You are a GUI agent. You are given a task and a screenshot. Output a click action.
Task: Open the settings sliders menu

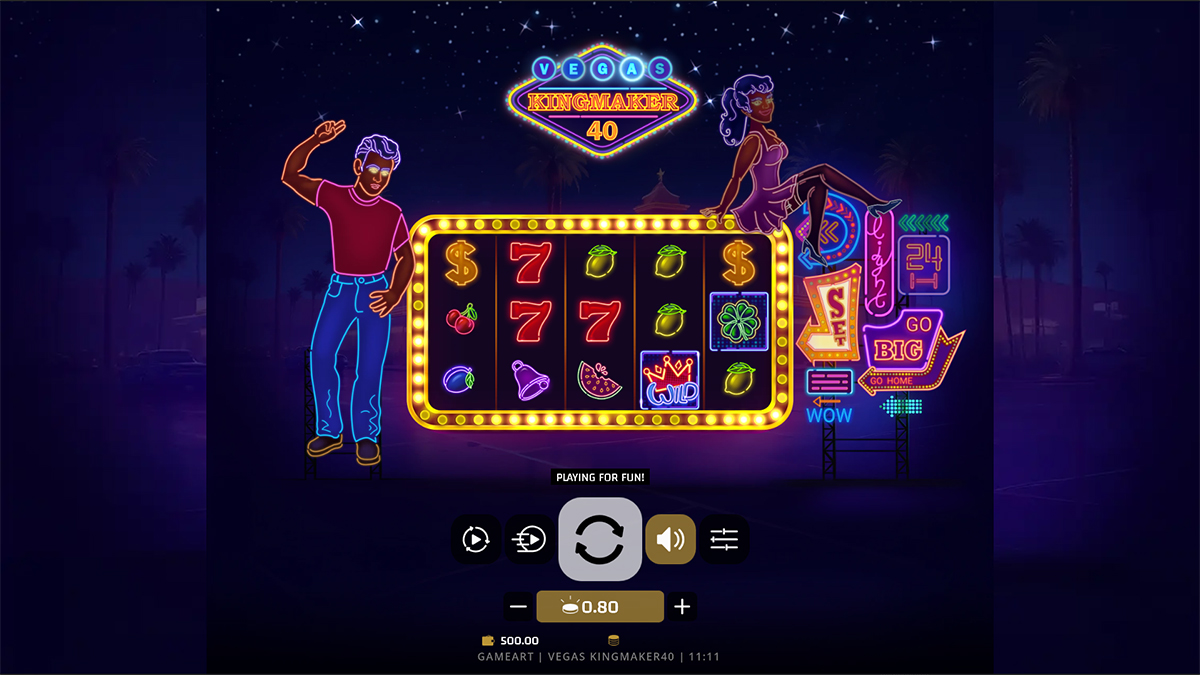(724, 540)
